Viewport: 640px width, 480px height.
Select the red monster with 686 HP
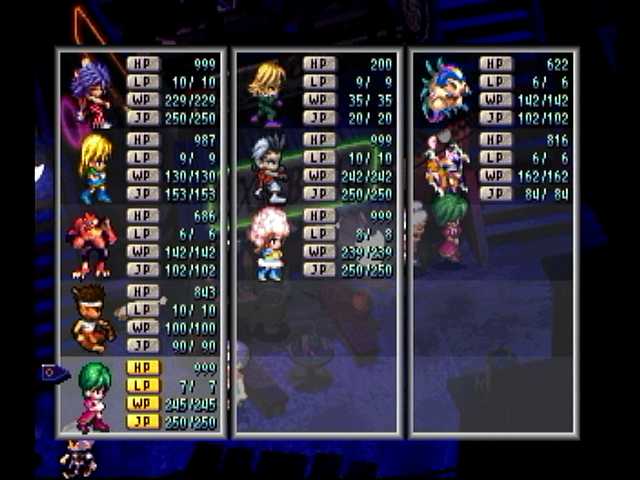(x=93, y=244)
